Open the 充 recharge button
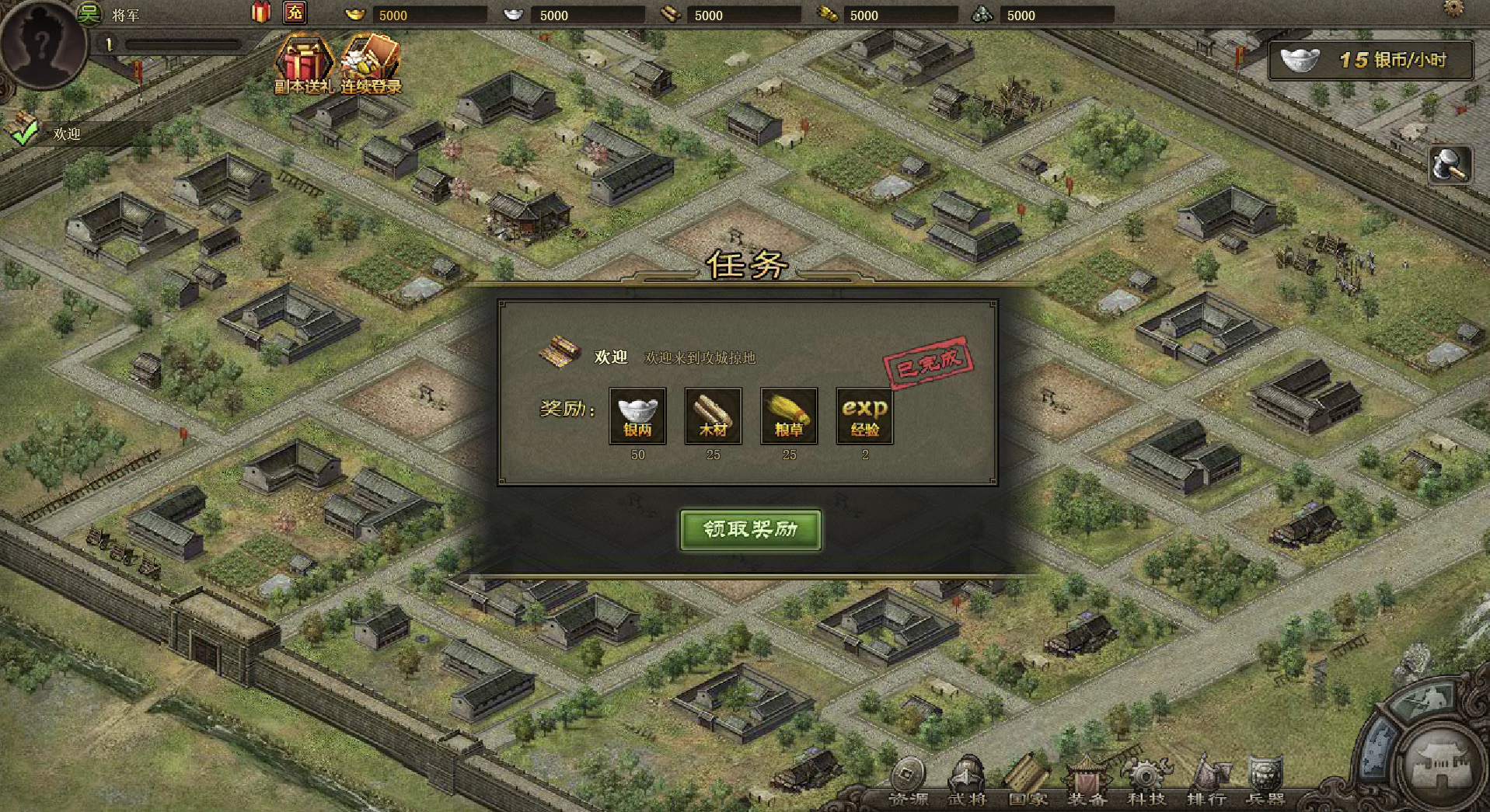This screenshot has height=812, width=1490. click(295, 12)
